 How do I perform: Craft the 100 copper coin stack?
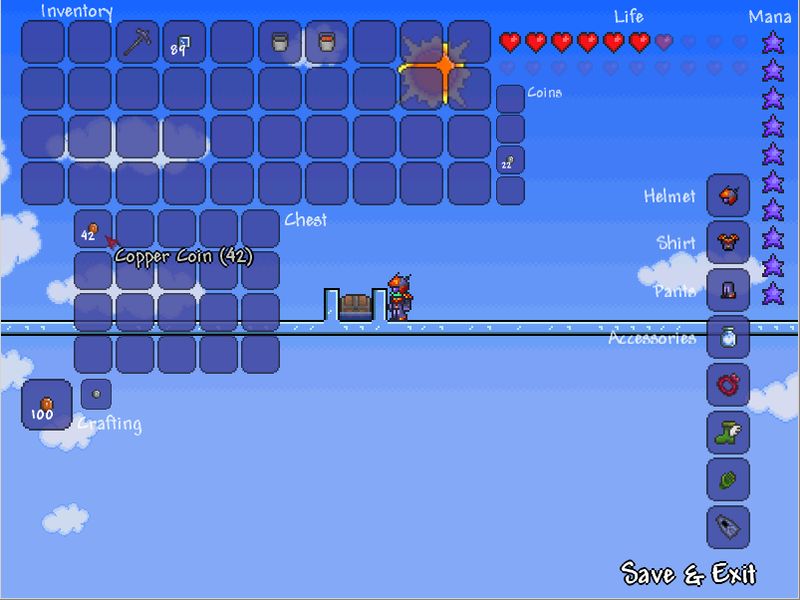46,404
